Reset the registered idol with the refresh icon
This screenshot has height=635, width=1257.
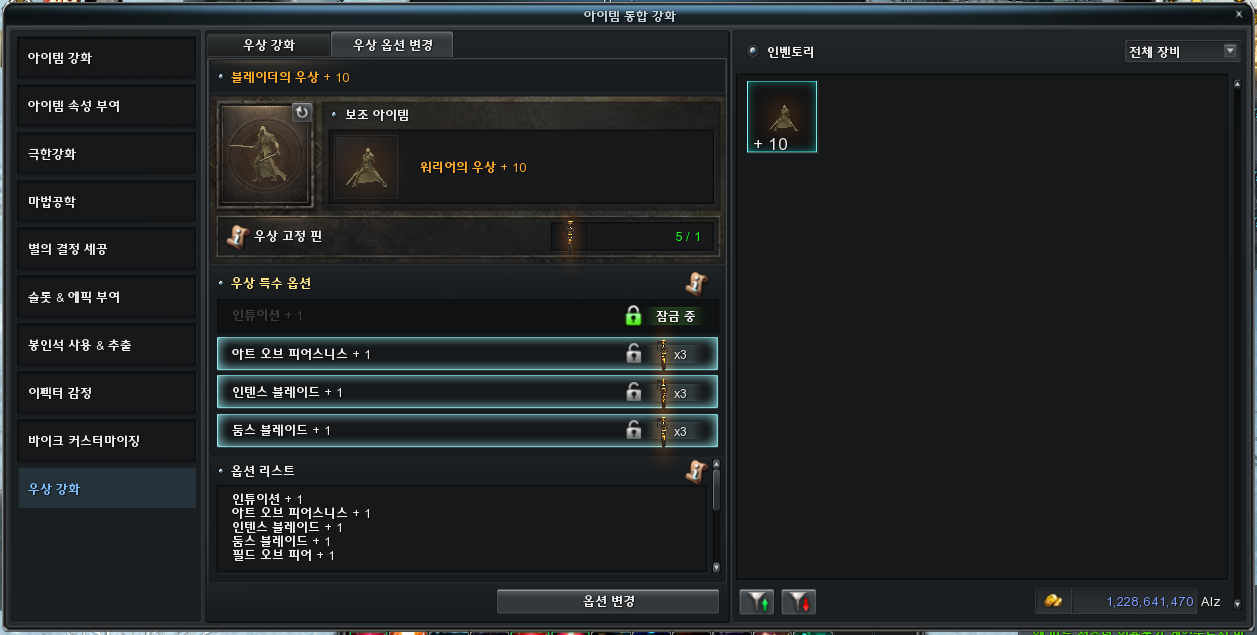302,112
